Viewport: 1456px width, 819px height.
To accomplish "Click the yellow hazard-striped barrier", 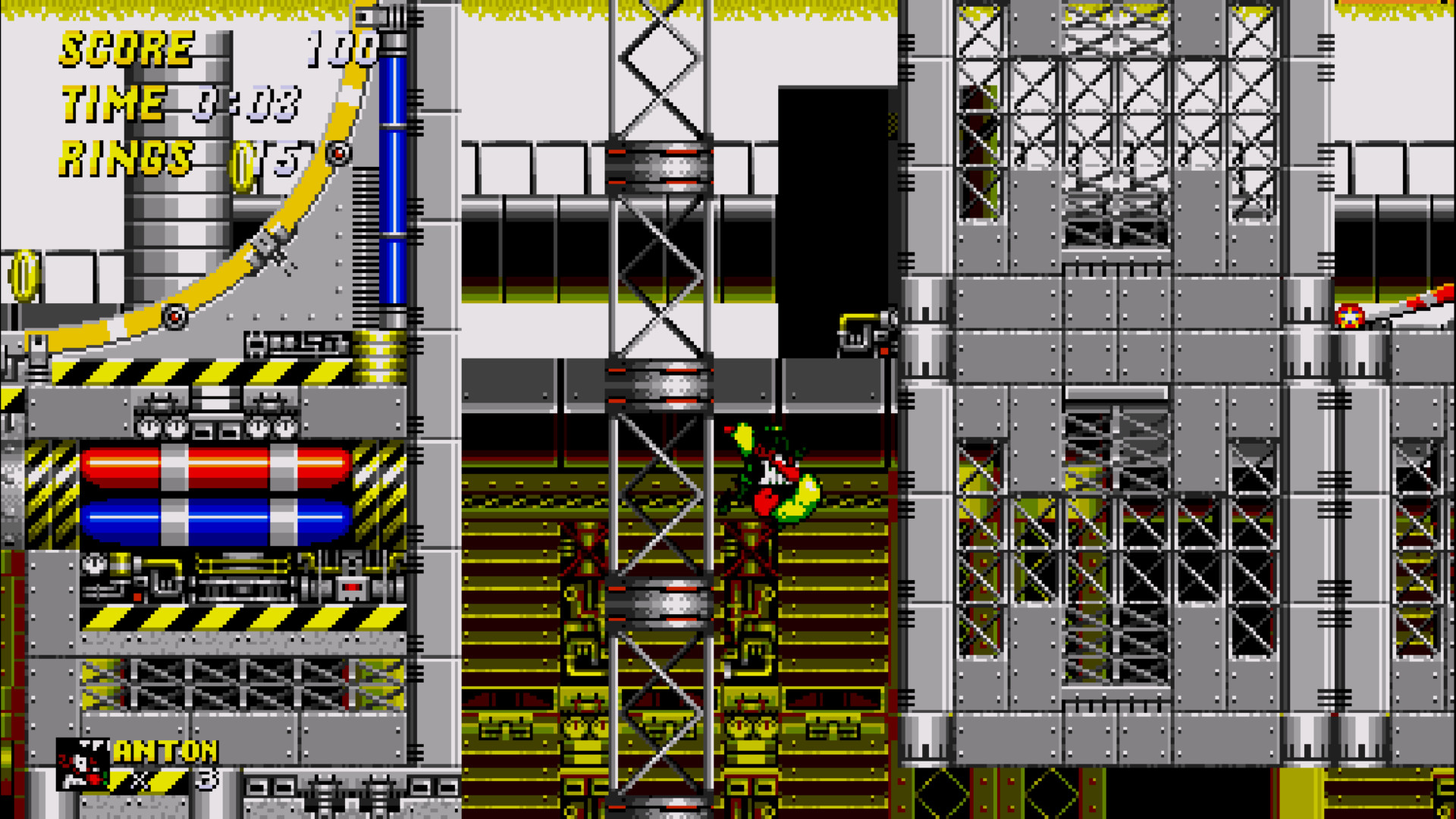I will [x=205, y=372].
